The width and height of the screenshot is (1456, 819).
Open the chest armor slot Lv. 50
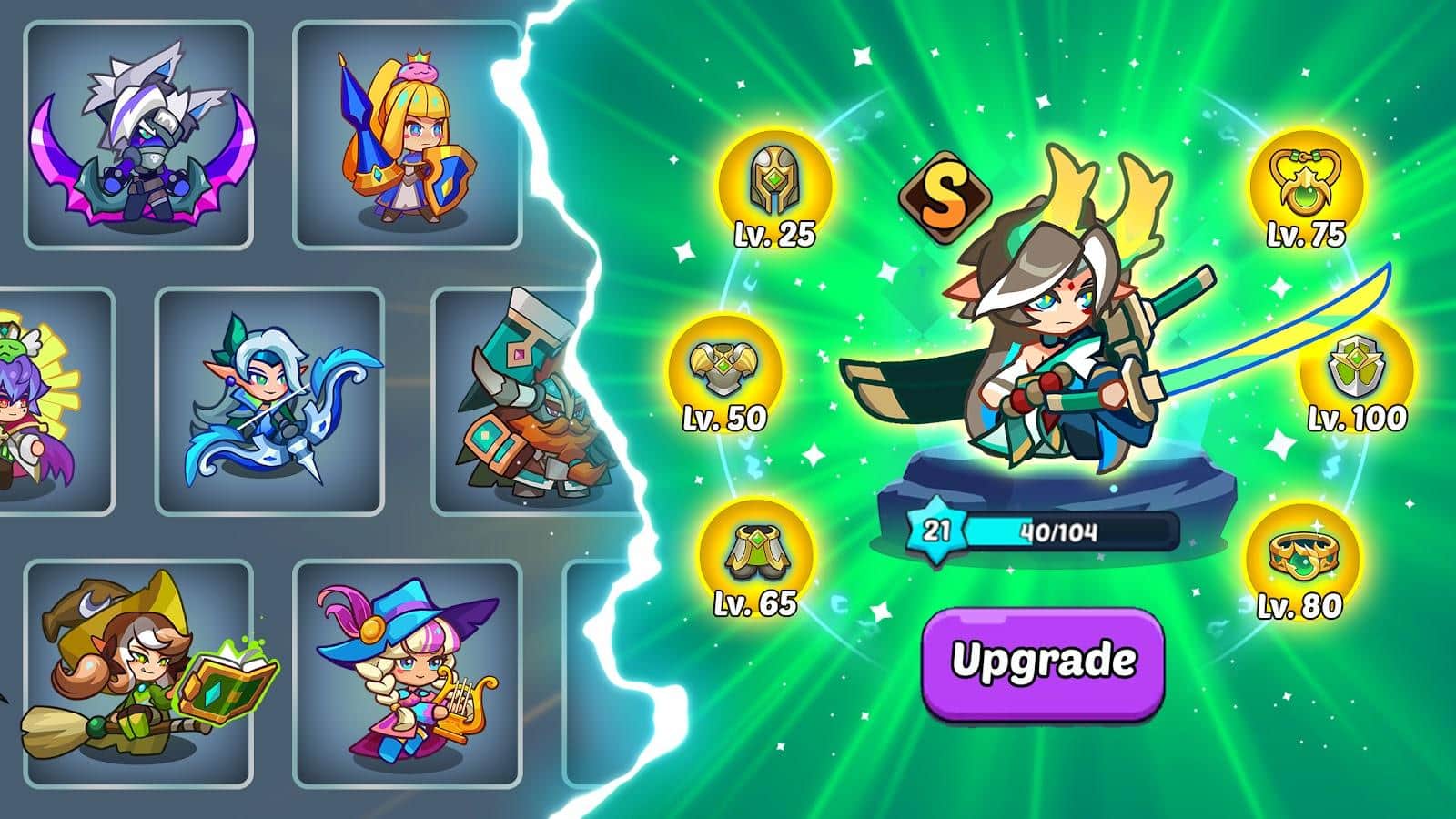[x=725, y=369]
